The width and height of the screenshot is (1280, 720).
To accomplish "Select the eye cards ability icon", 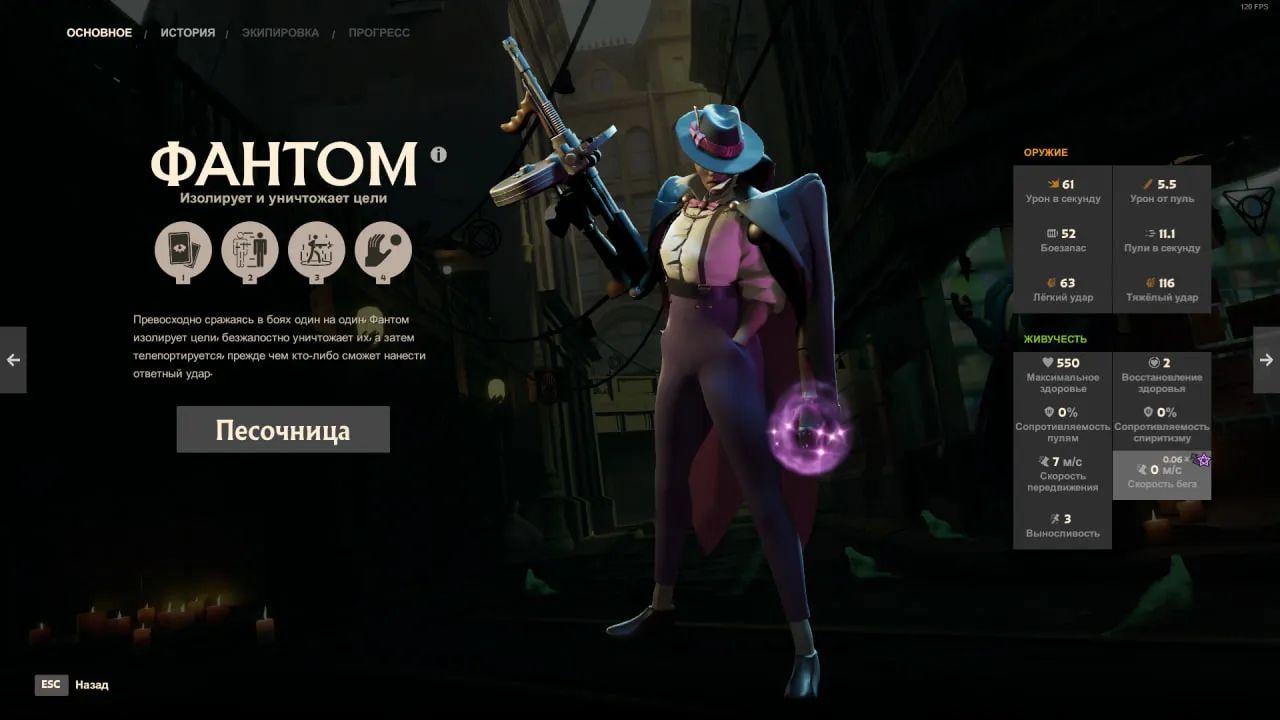I will 183,249.
